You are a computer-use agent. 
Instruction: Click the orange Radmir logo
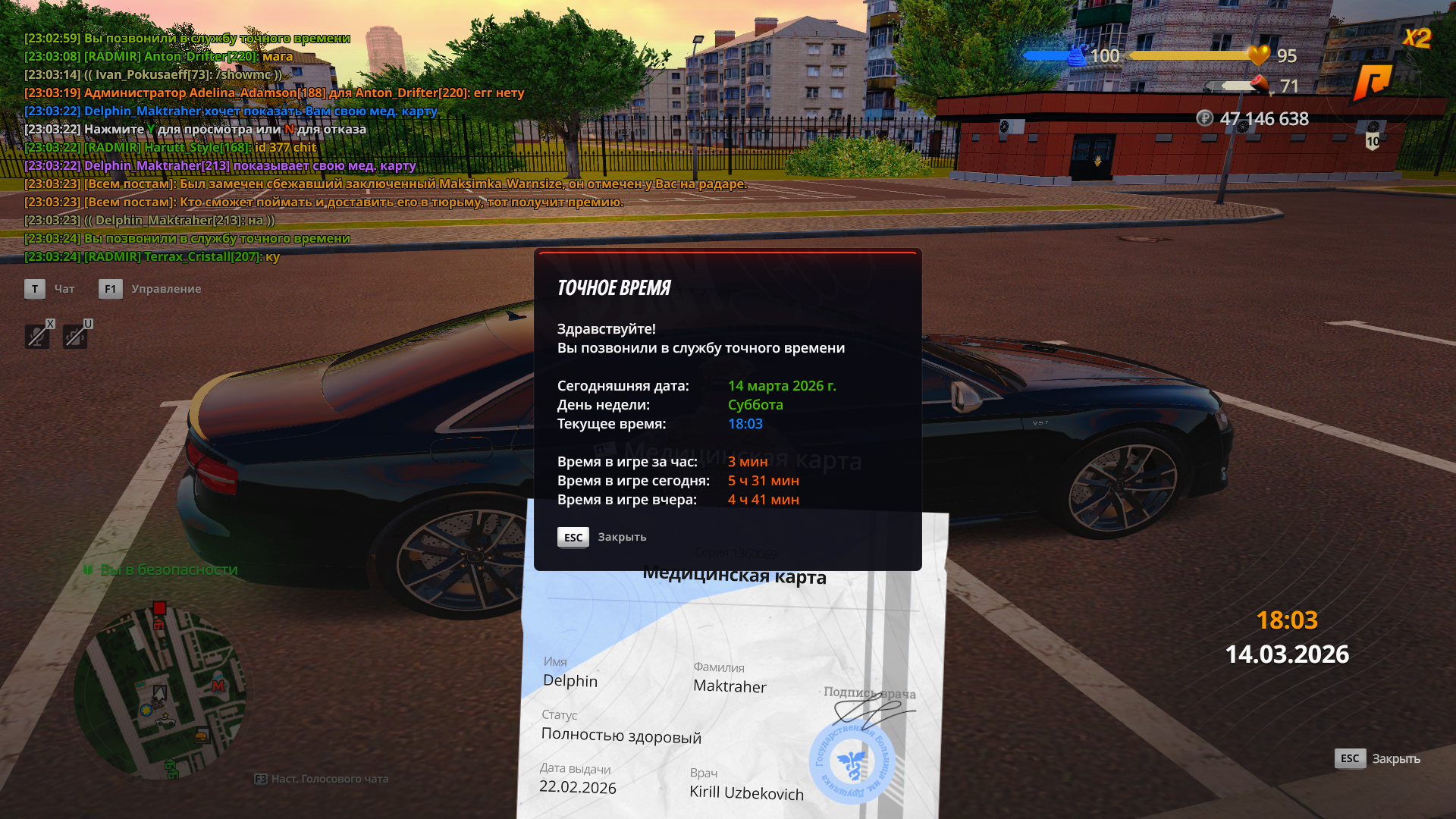click(x=1373, y=82)
